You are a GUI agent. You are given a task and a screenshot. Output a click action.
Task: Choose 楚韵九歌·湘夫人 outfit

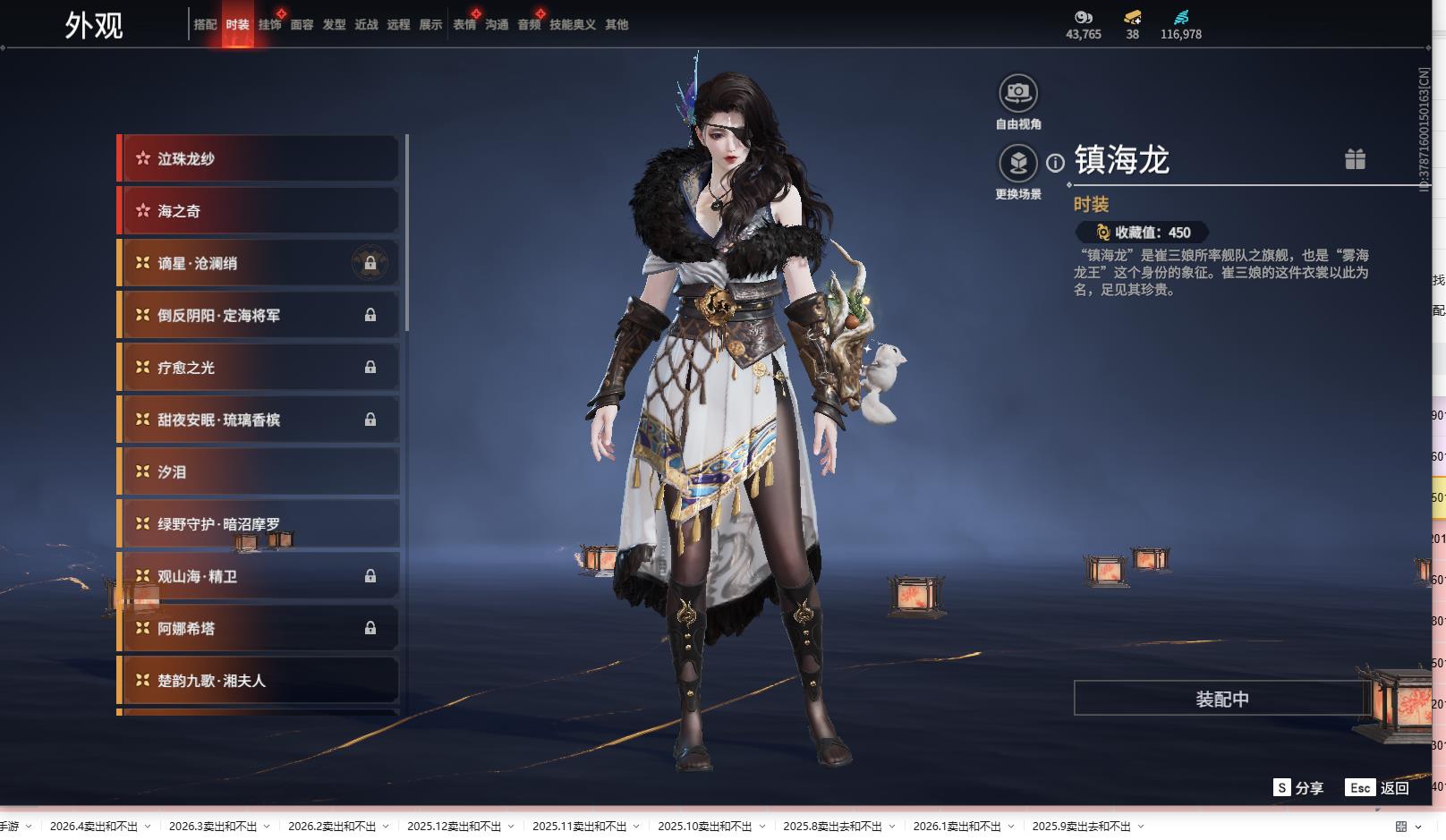(259, 681)
